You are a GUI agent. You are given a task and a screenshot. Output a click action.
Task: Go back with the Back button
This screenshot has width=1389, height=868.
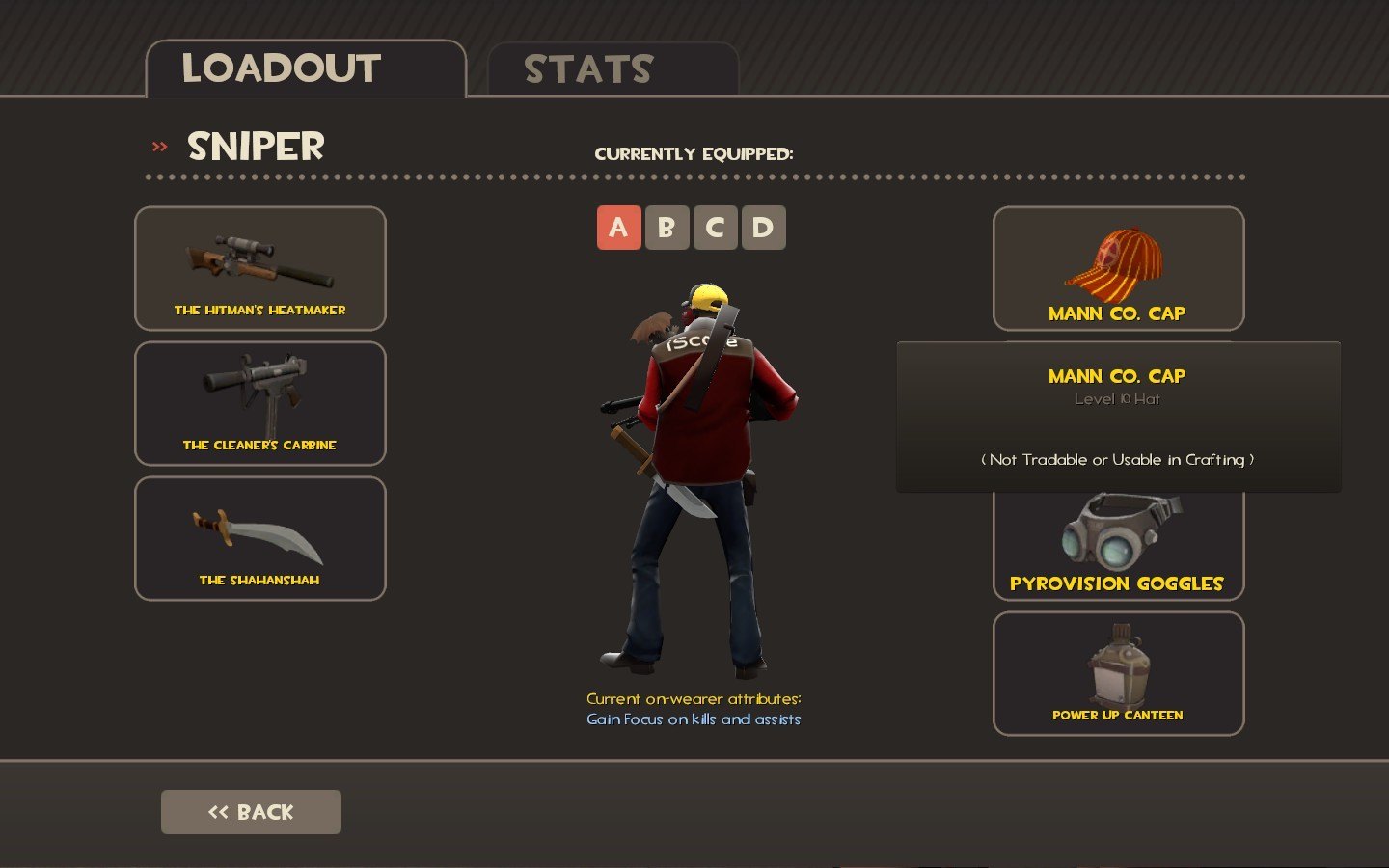click(251, 812)
